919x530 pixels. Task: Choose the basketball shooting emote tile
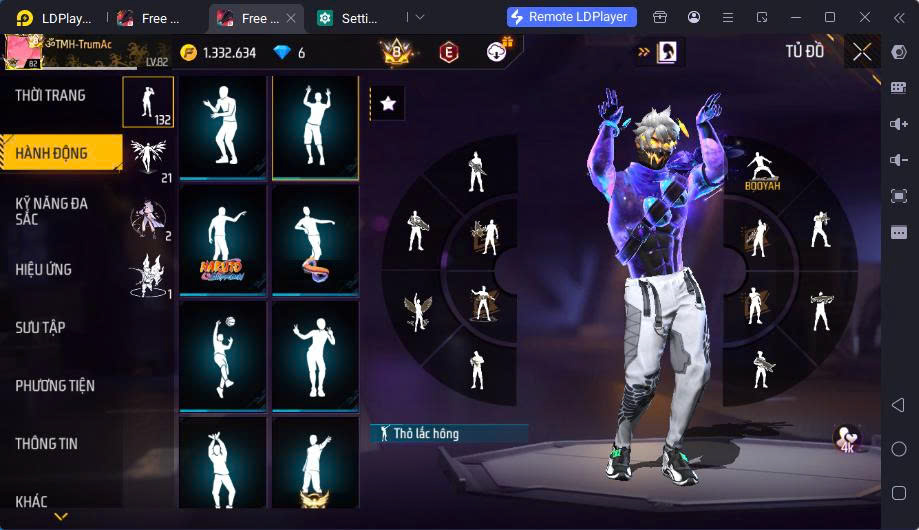[222, 355]
